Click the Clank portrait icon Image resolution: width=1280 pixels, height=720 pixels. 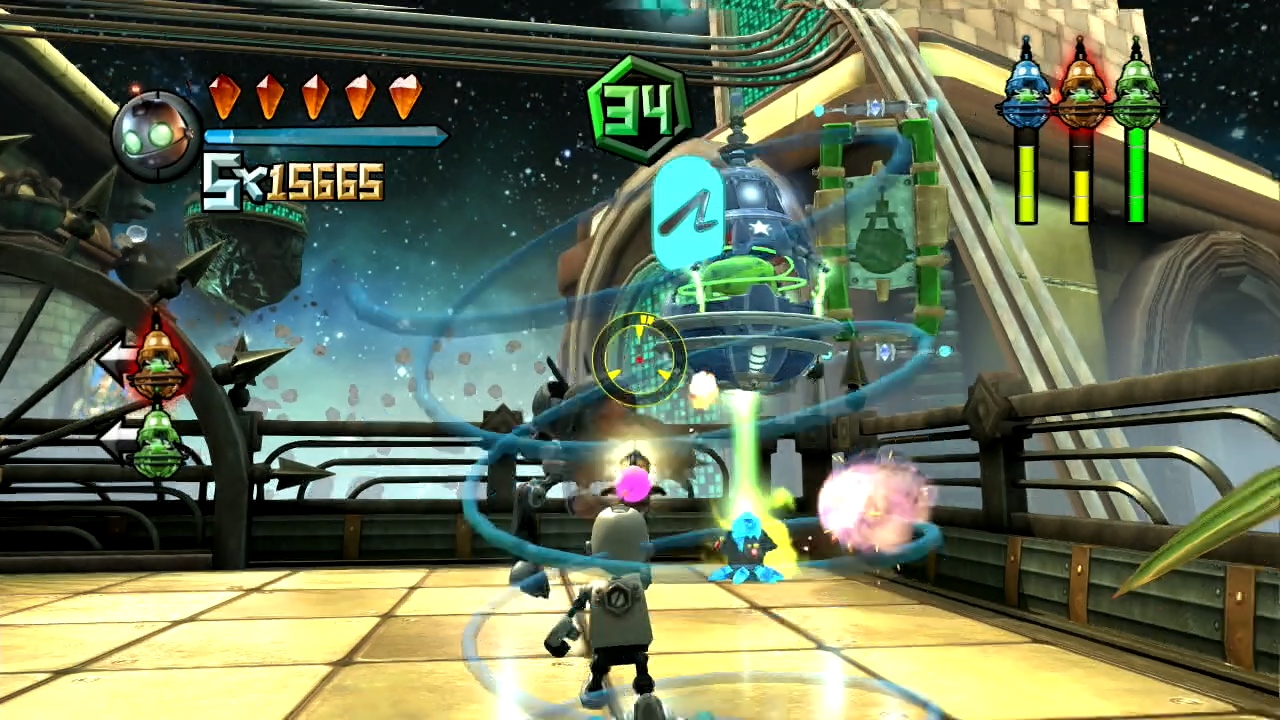(154, 135)
